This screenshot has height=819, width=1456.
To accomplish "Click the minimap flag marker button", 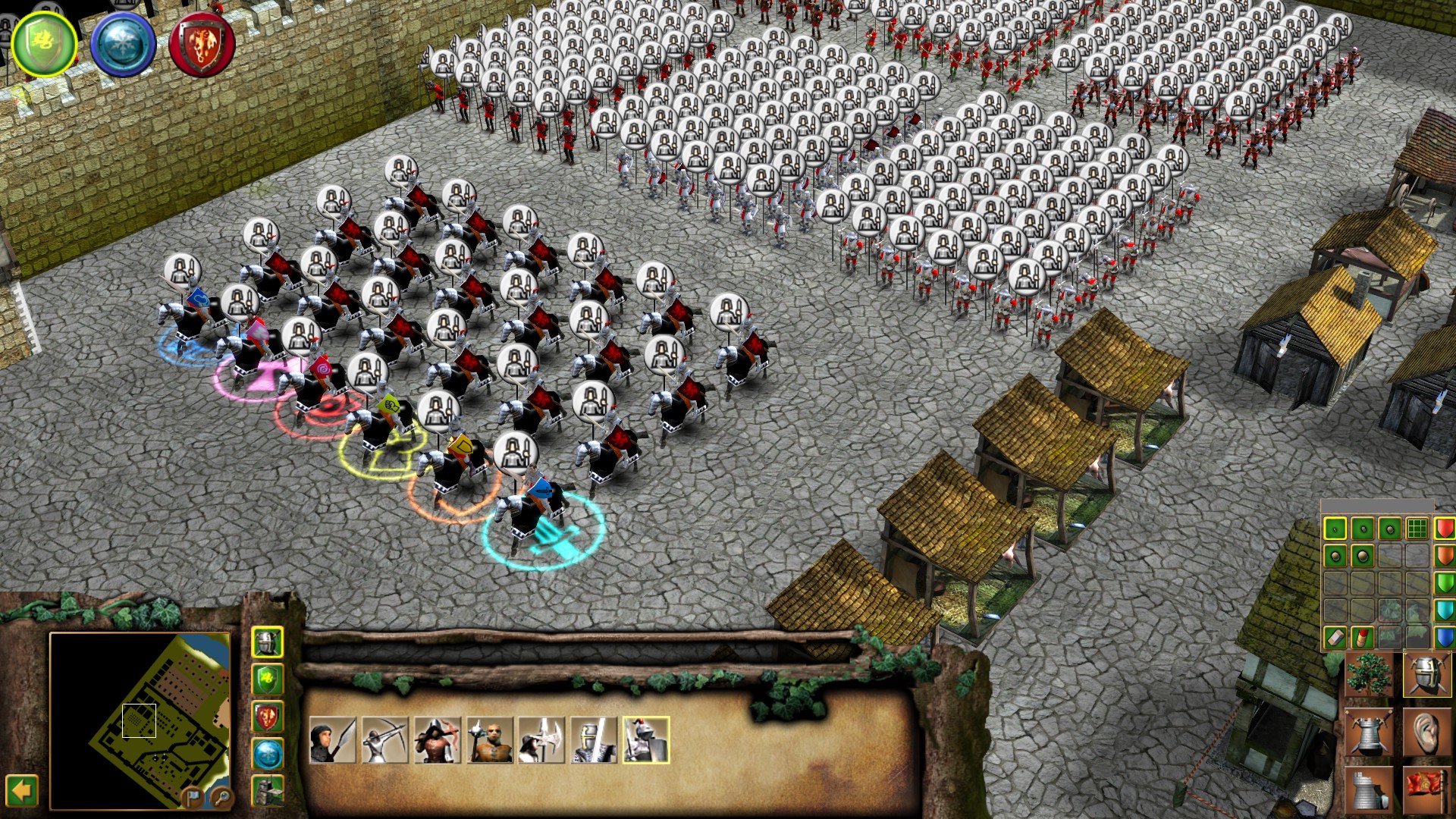I will pyautogui.click(x=192, y=798).
